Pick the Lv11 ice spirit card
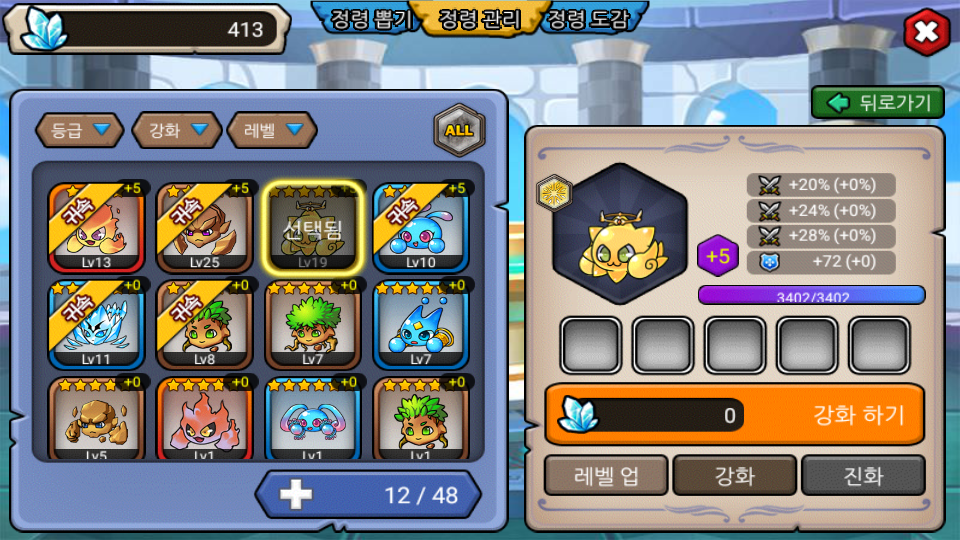 pyautogui.click(x=96, y=325)
